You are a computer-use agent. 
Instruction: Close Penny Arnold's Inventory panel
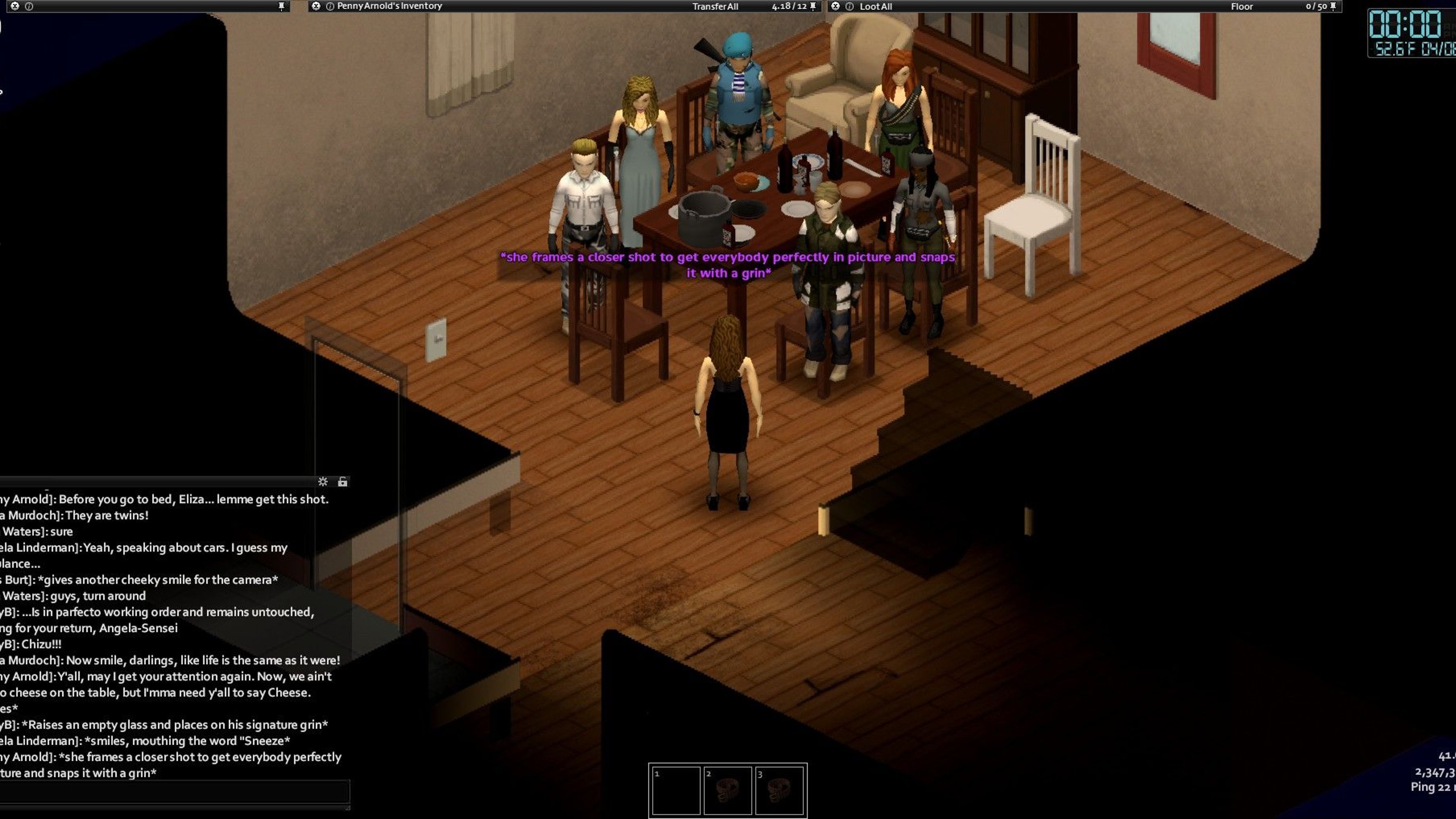pos(316,6)
